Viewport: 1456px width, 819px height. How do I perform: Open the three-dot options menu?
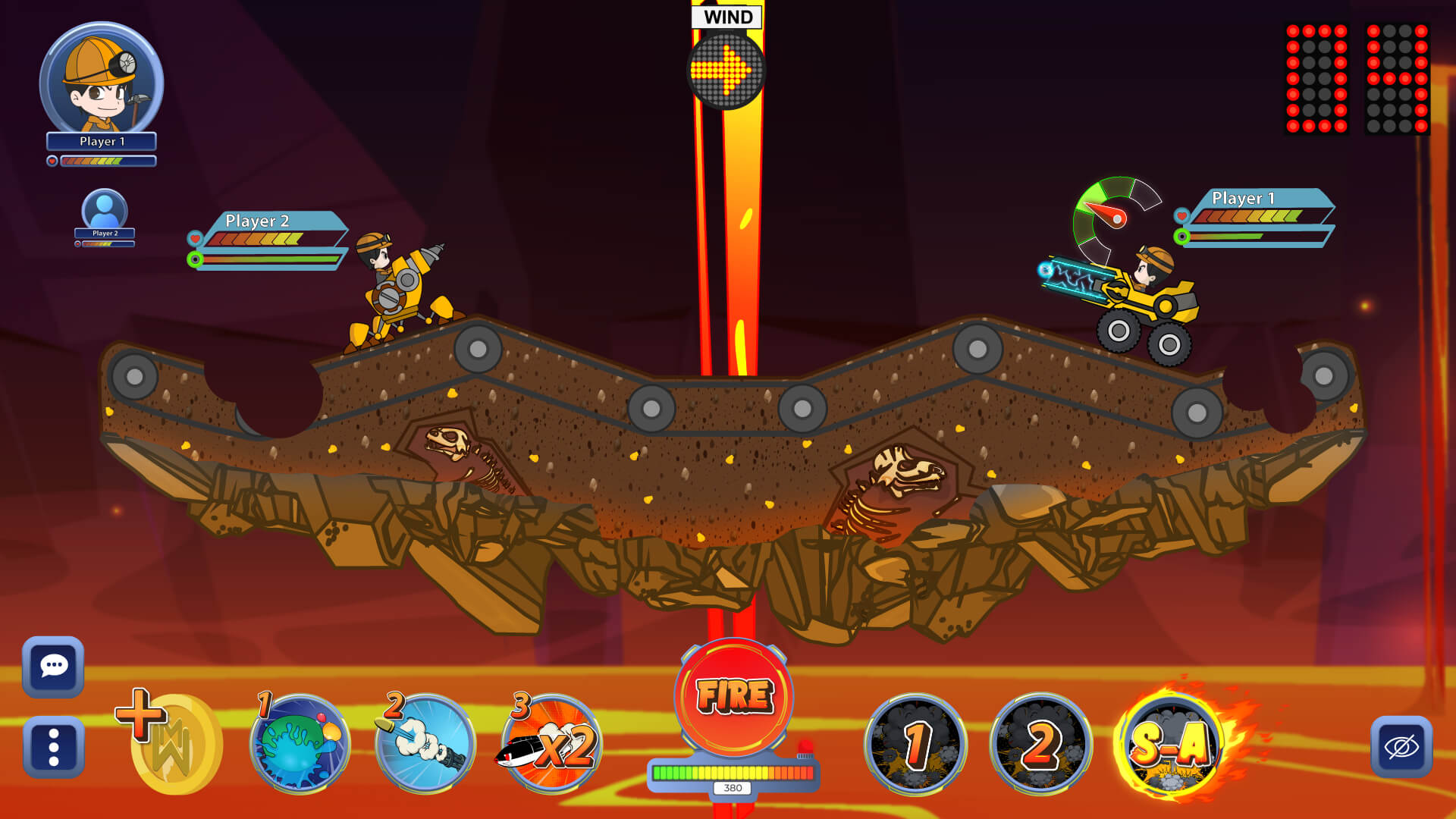point(53,746)
